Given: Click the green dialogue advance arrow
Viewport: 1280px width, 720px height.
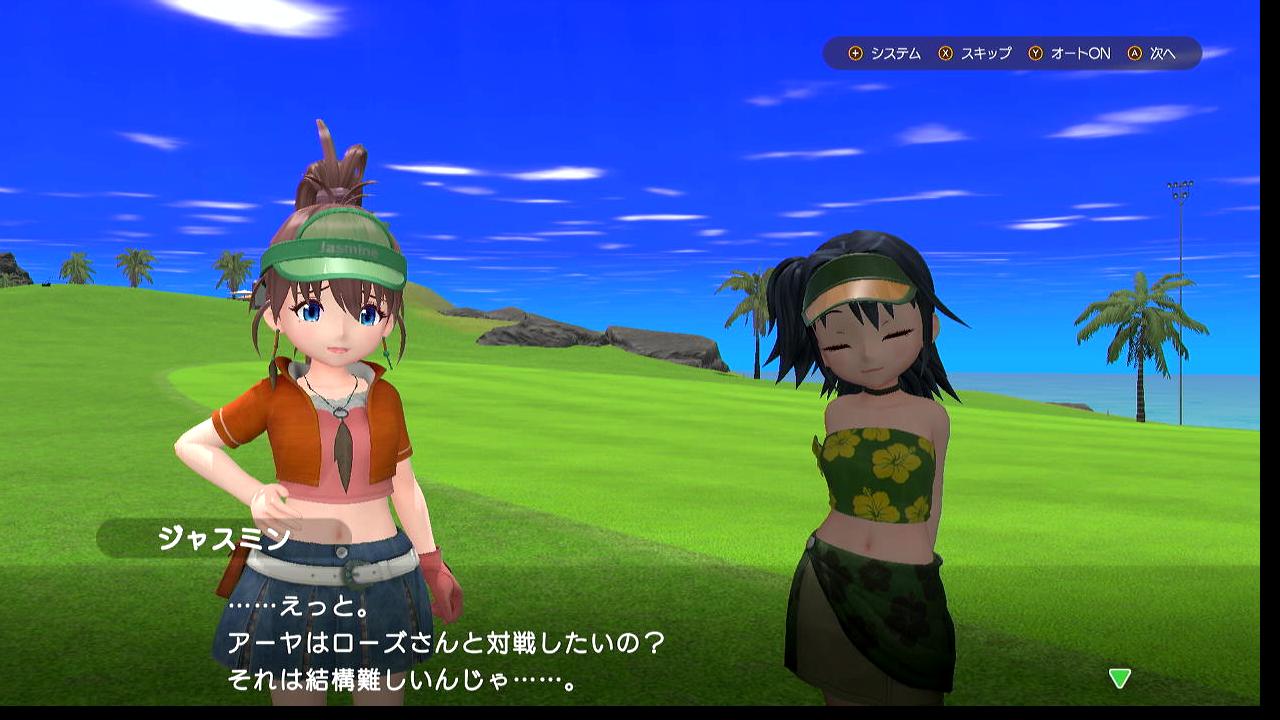Looking at the screenshot, I should coord(1119,678).
